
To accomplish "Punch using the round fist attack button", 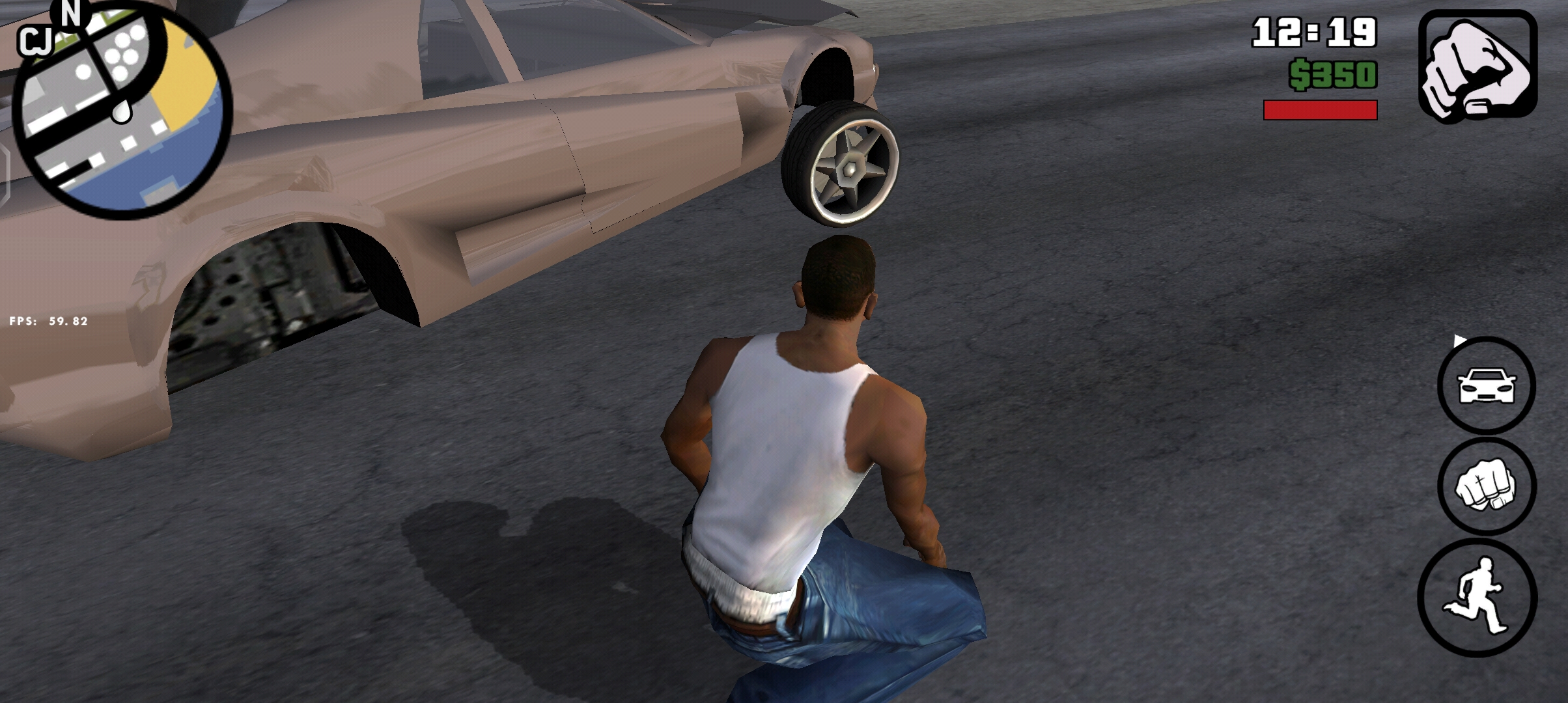I will pos(1487,487).
